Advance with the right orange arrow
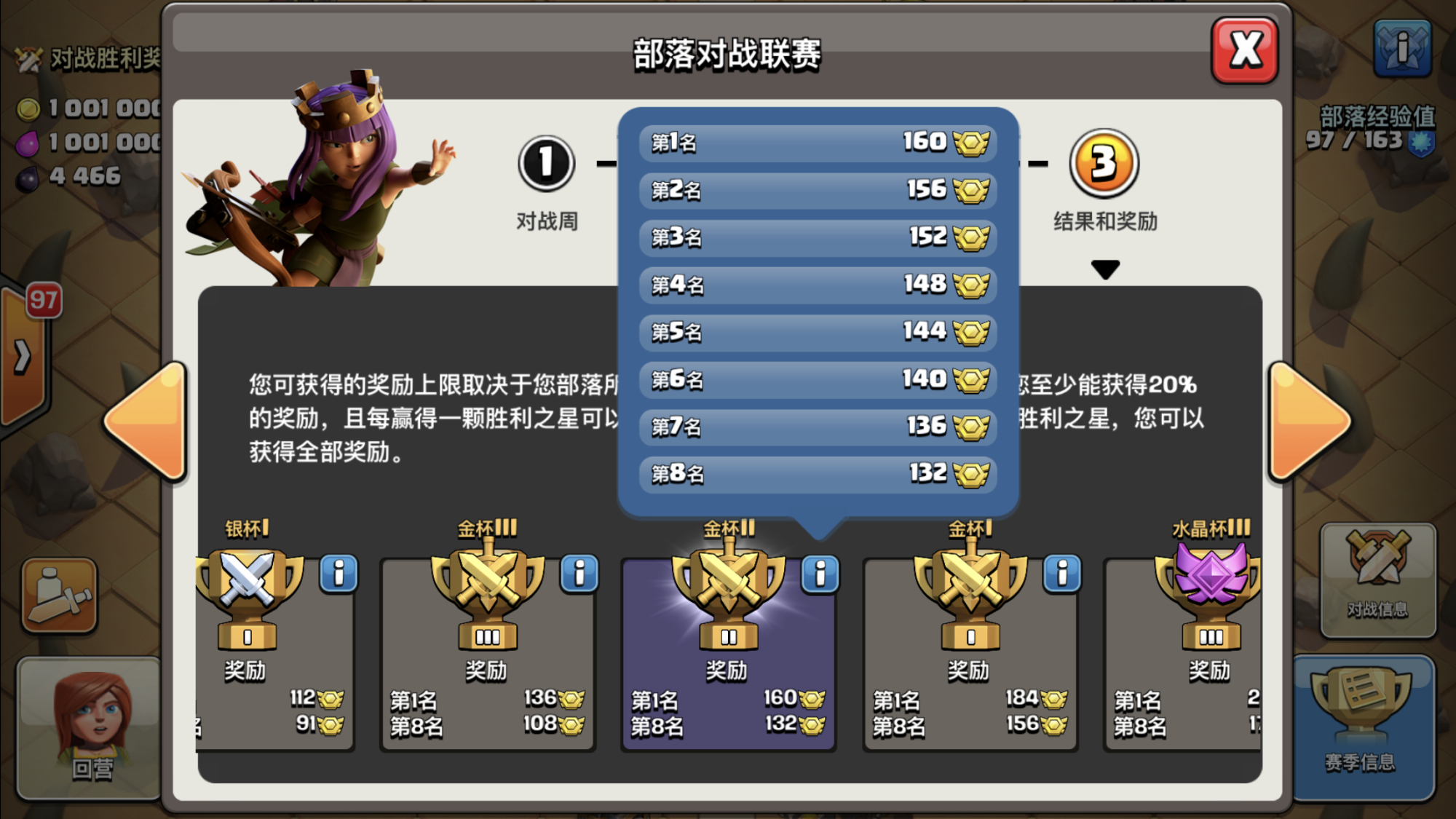Image resolution: width=1456 pixels, height=819 pixels. point(1308,421)
